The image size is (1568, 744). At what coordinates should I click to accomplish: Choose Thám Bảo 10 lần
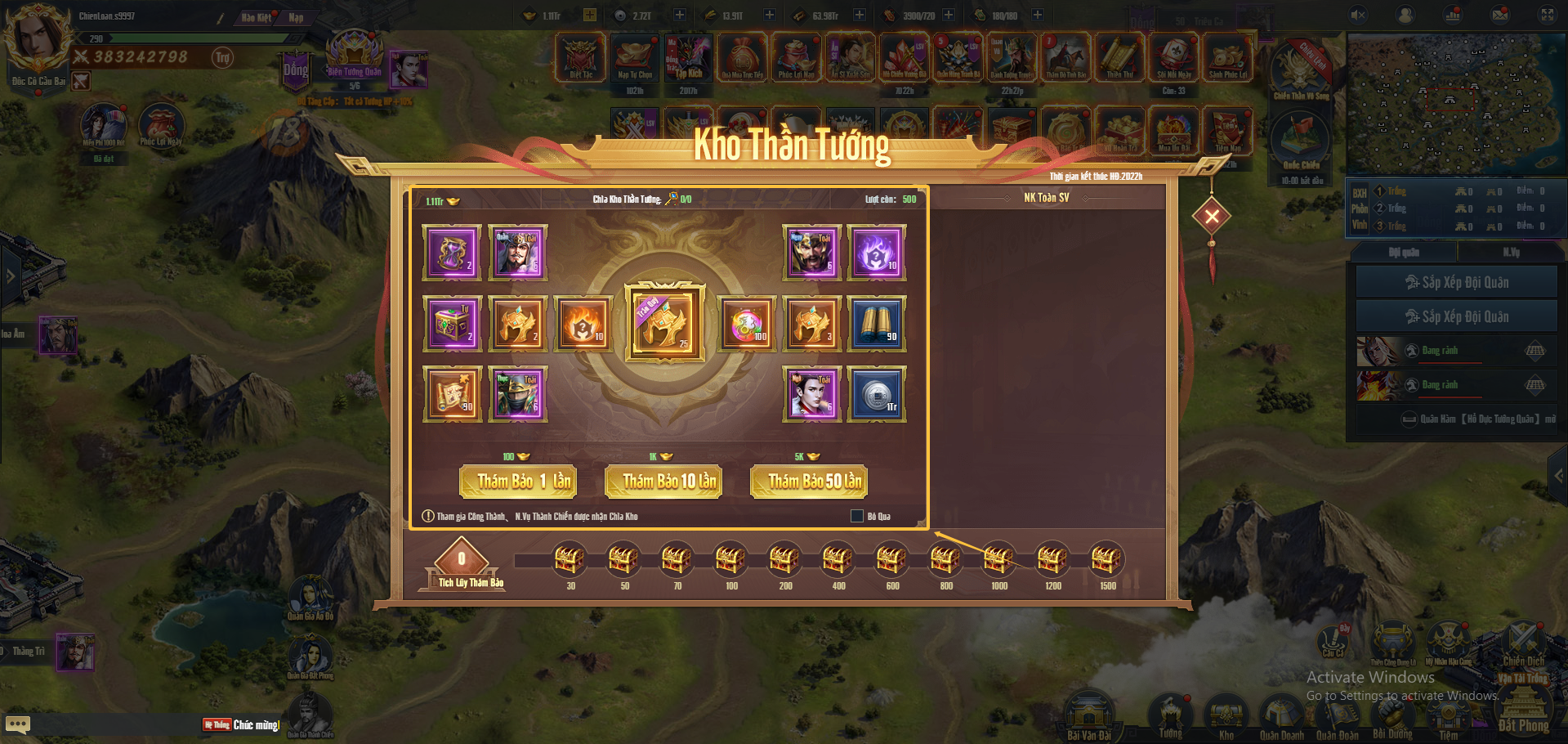click(x=663, y=482)
